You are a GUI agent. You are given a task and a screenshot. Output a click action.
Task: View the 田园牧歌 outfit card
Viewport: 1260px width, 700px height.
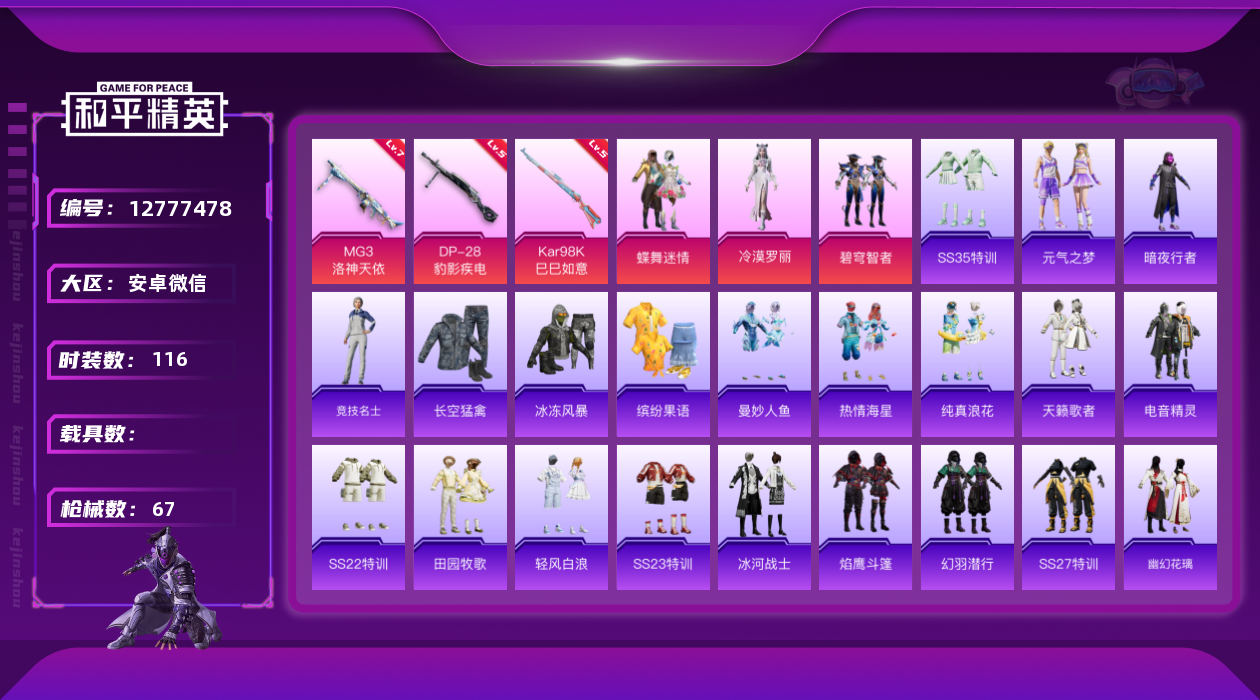point(460,517)
